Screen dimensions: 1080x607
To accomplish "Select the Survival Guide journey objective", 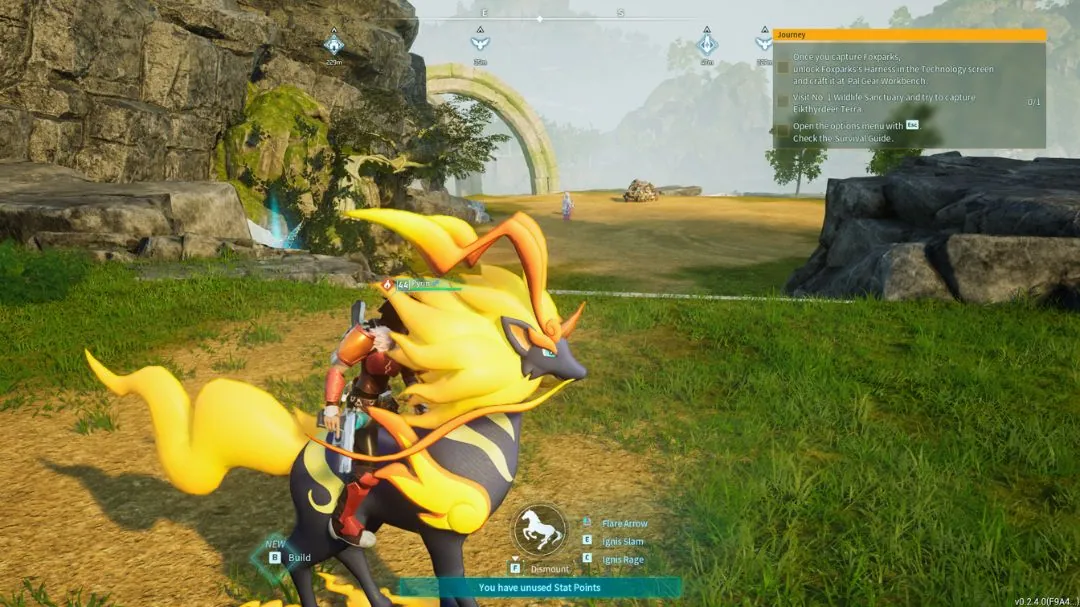I will (x=848, y=132).
